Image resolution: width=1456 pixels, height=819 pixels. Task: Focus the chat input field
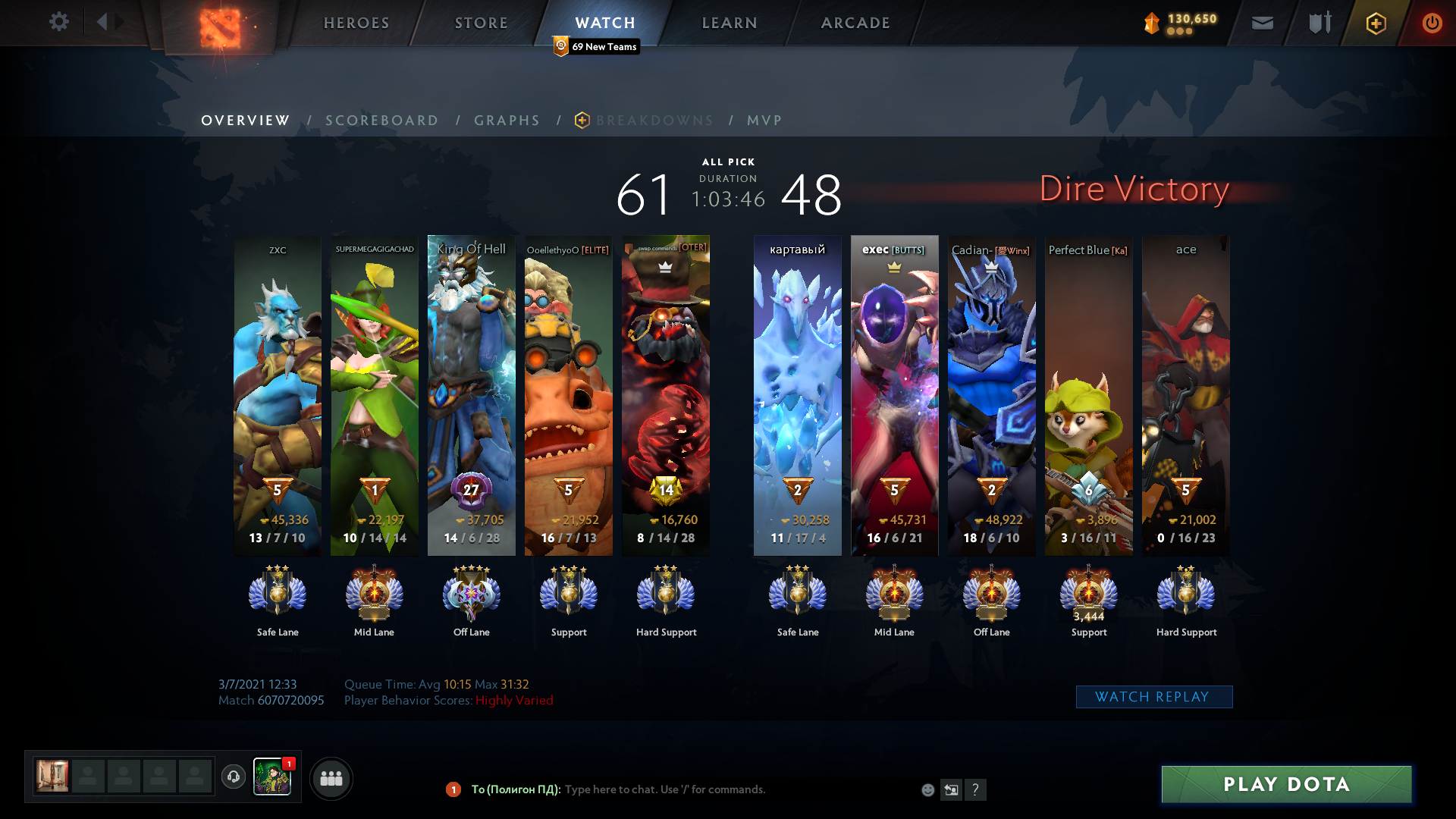(728, 789)
